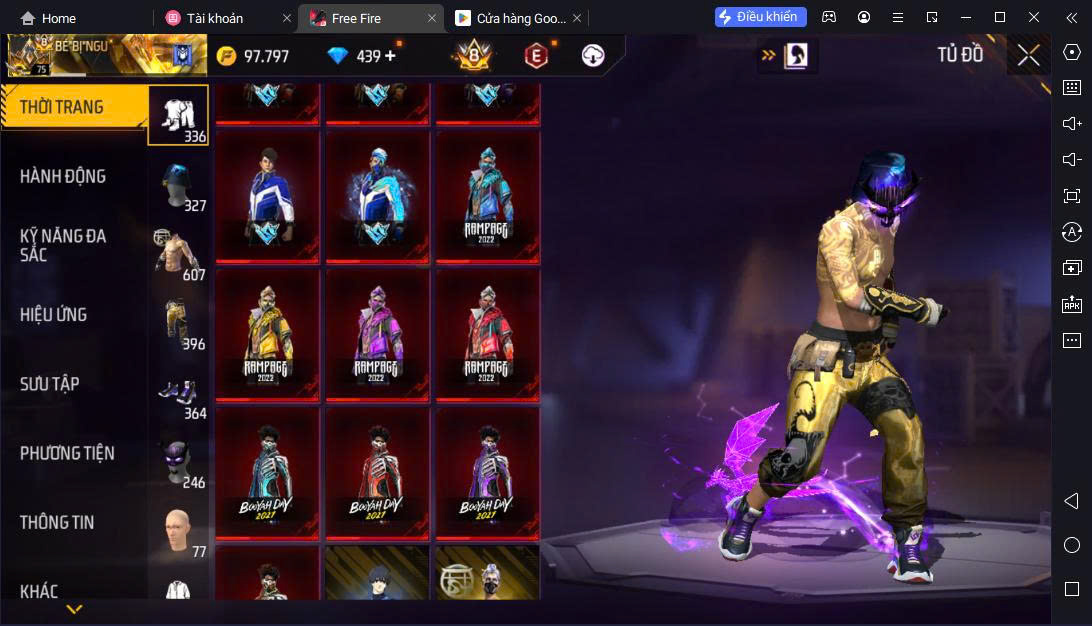Choose the blue and white jacket outfit
Screen dimensions: 1092x626
point(267,196)
